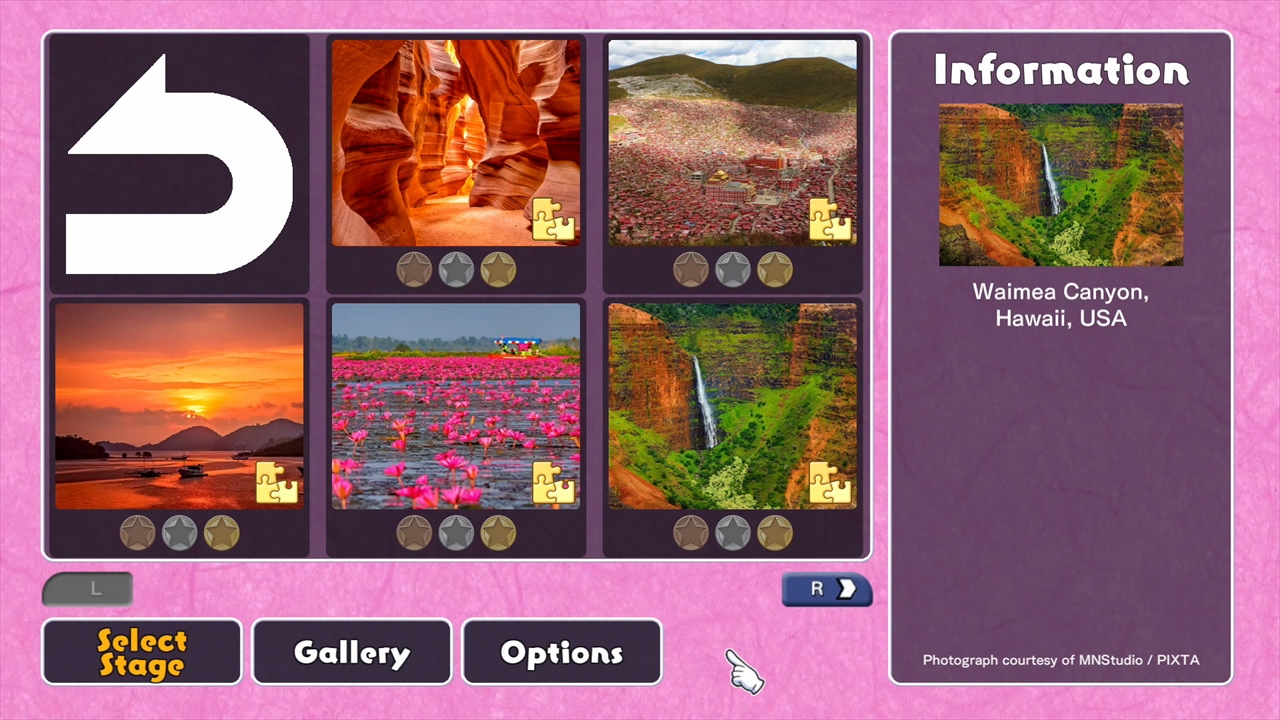Click the back arrow icon
1280x720 pixels.
pos(178,165)
